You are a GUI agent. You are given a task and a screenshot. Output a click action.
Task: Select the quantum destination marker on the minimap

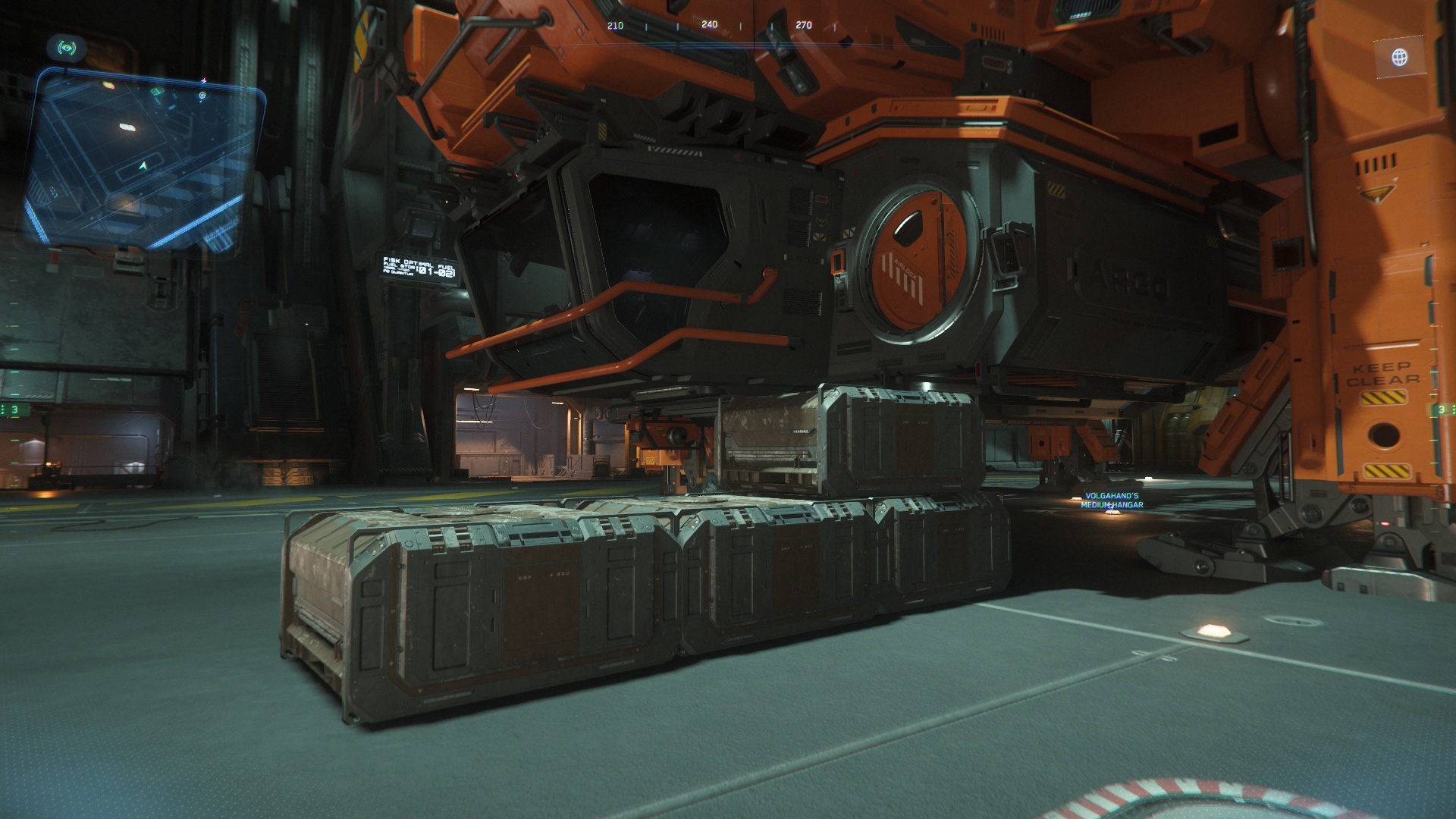tap(202, 95)
